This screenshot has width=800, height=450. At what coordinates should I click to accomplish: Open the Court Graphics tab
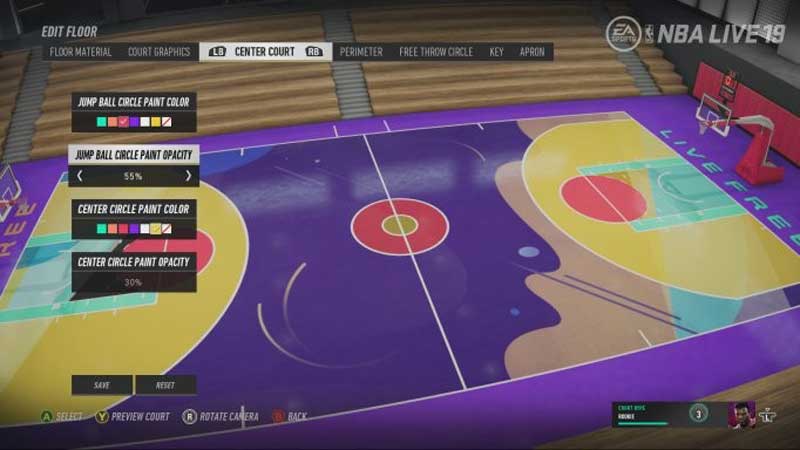(x=158, y=51)
